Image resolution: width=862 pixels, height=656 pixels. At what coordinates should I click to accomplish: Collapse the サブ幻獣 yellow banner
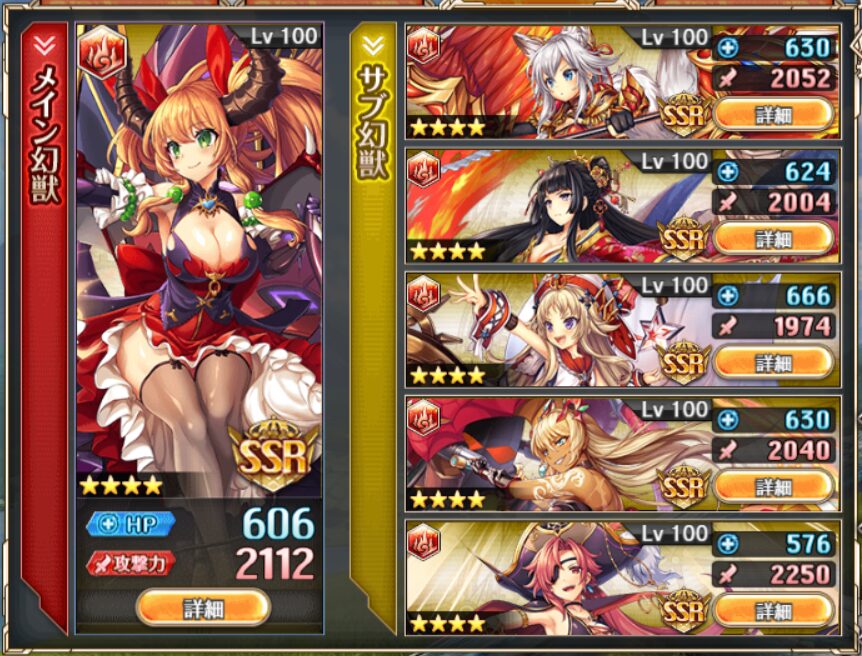(373, 45)
